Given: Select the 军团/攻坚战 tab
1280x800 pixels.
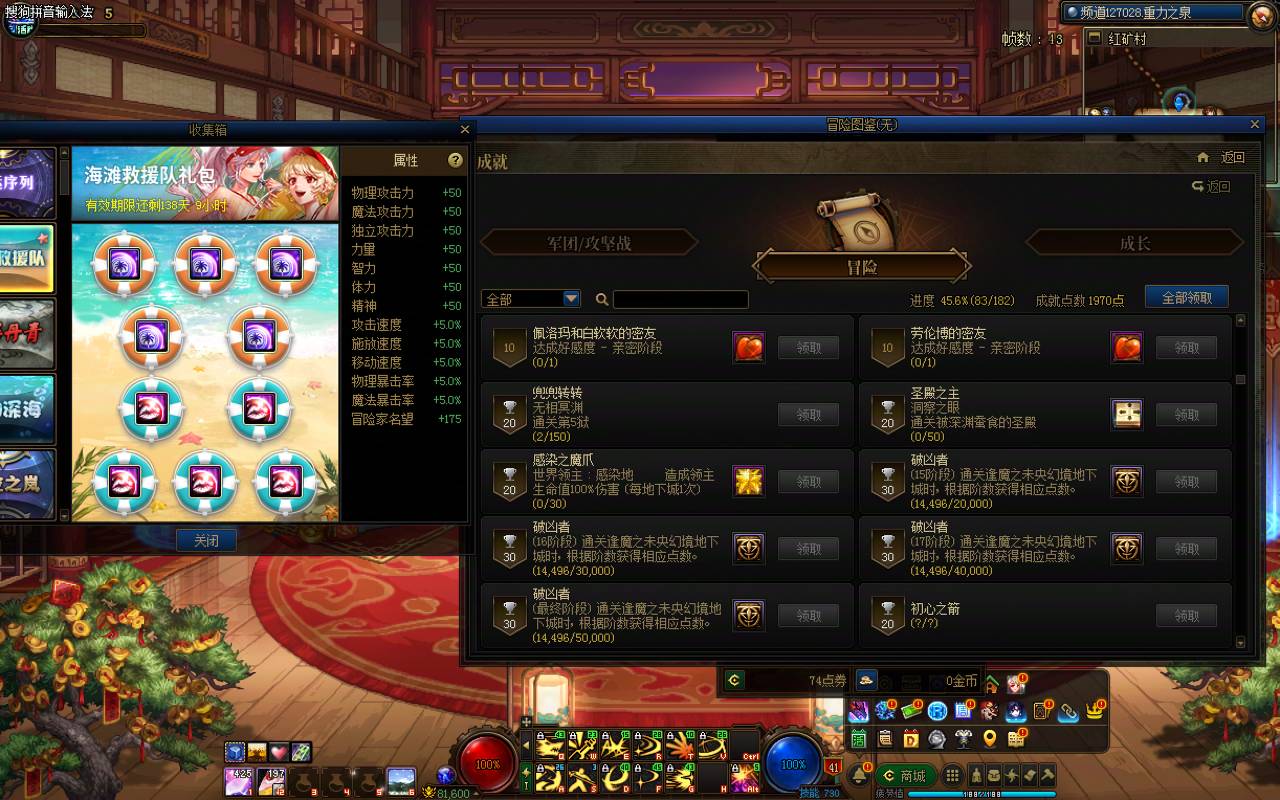Looking at the screenshot, I should [x=590, y=241].
